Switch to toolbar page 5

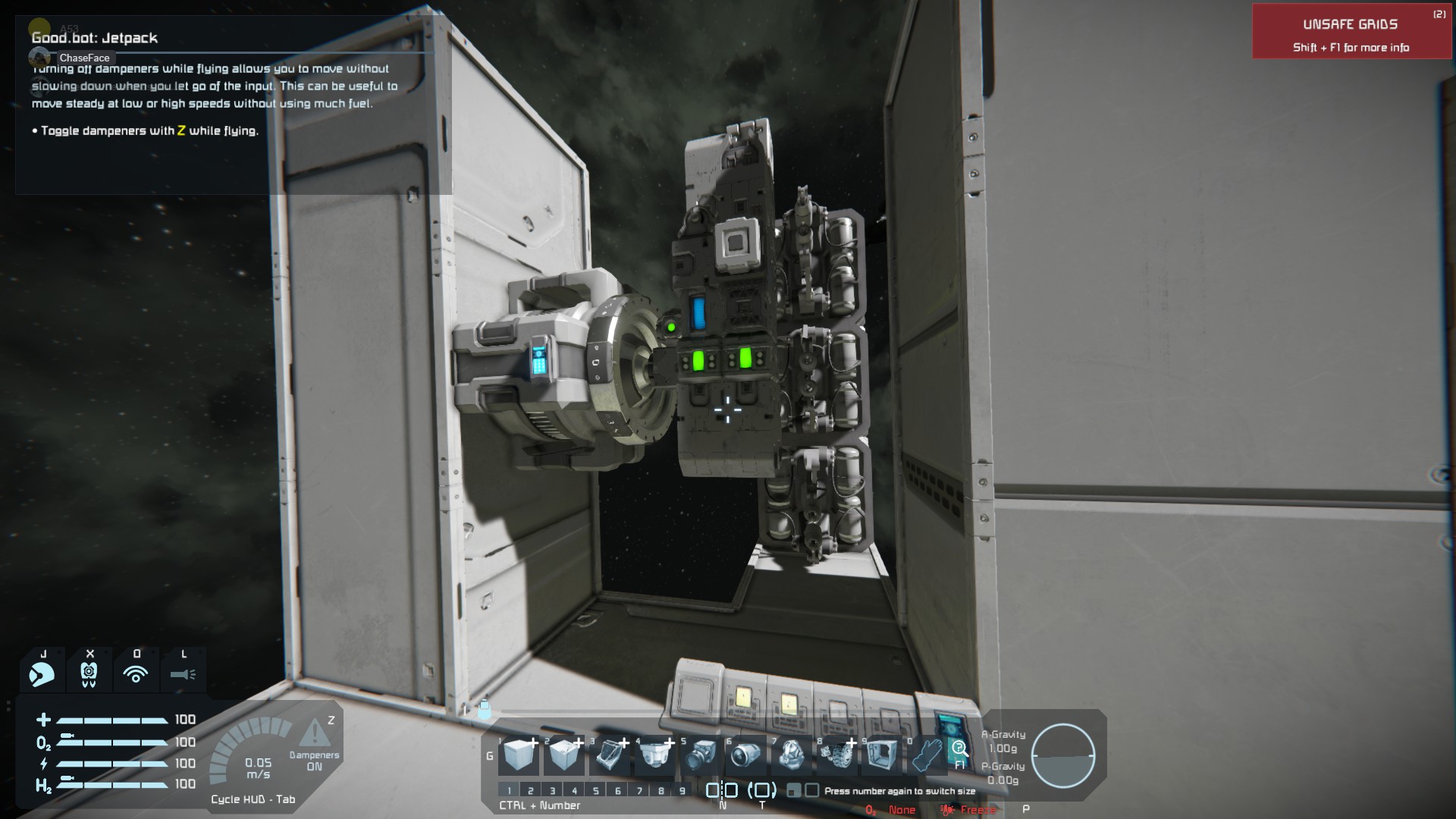596,791
